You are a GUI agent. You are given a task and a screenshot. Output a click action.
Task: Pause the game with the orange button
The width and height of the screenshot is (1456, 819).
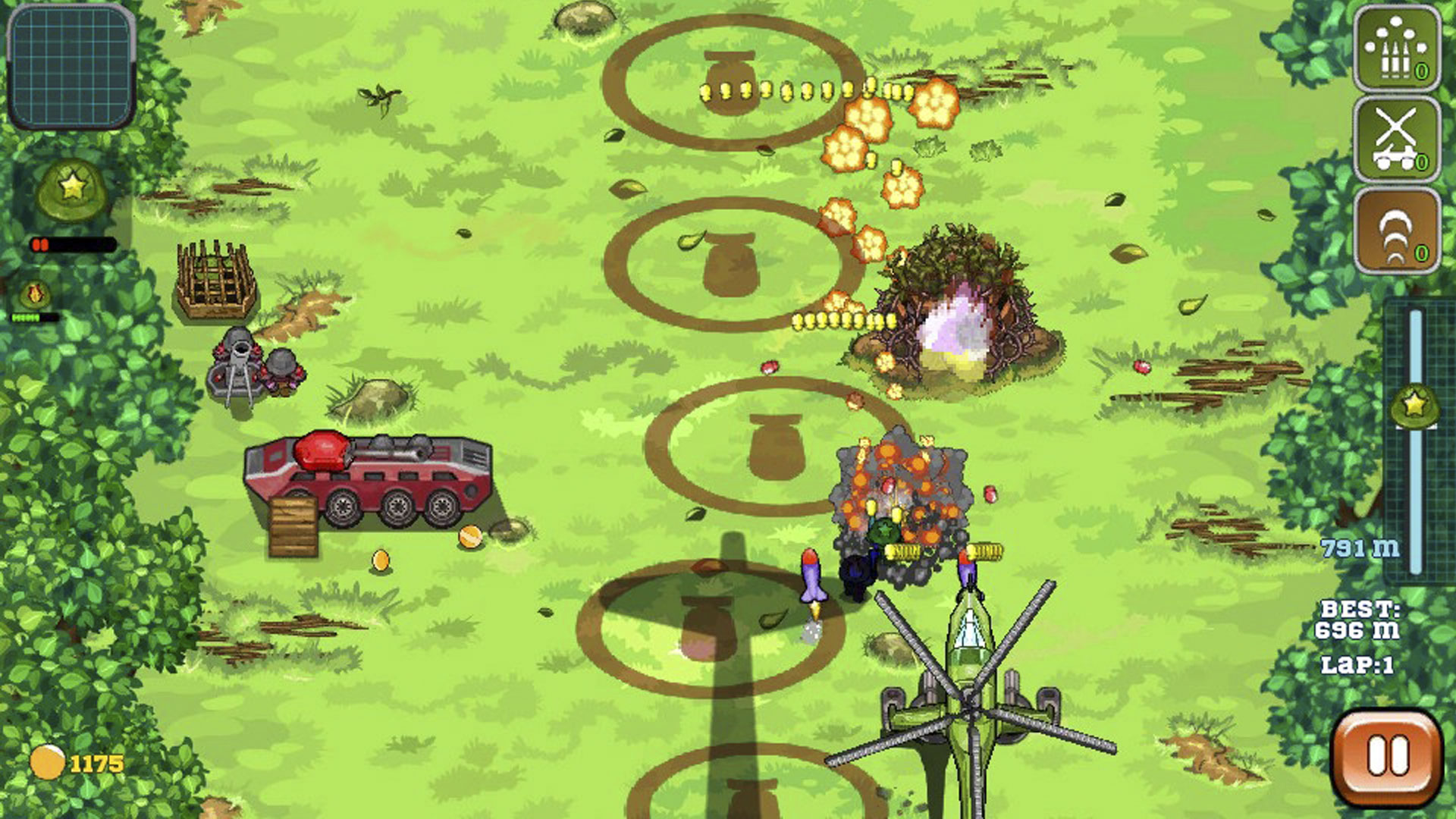click(1387, 757)
